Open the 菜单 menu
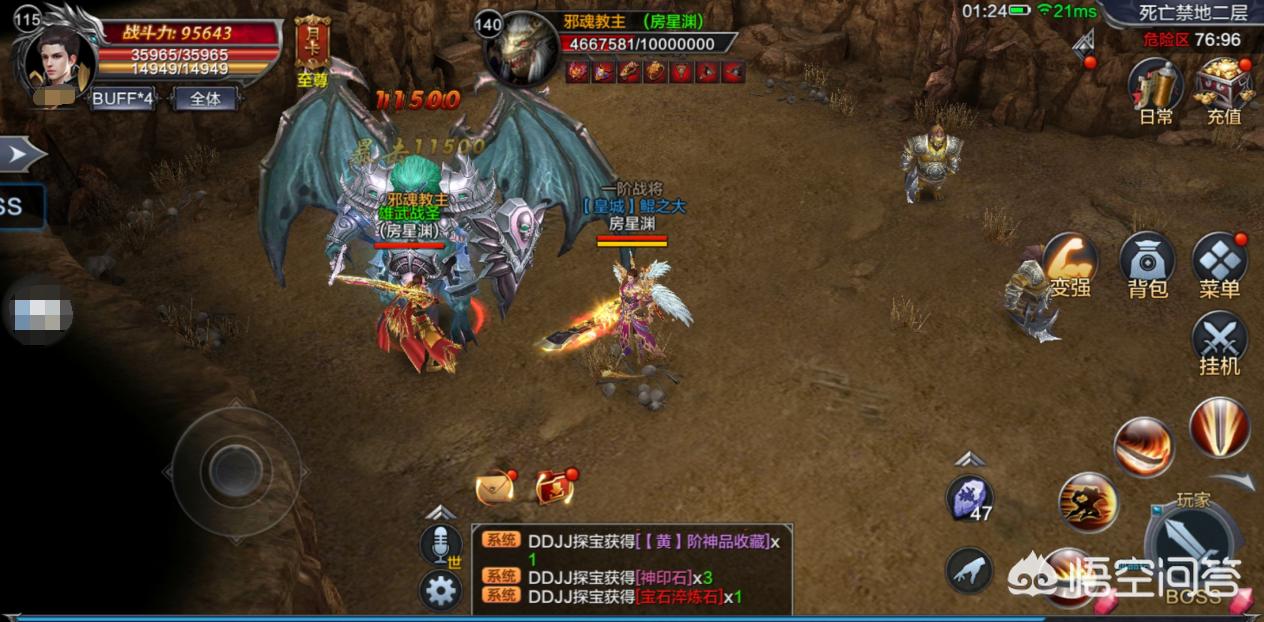This screenshot has width=1264, height=622. [x=1219, y=262]
